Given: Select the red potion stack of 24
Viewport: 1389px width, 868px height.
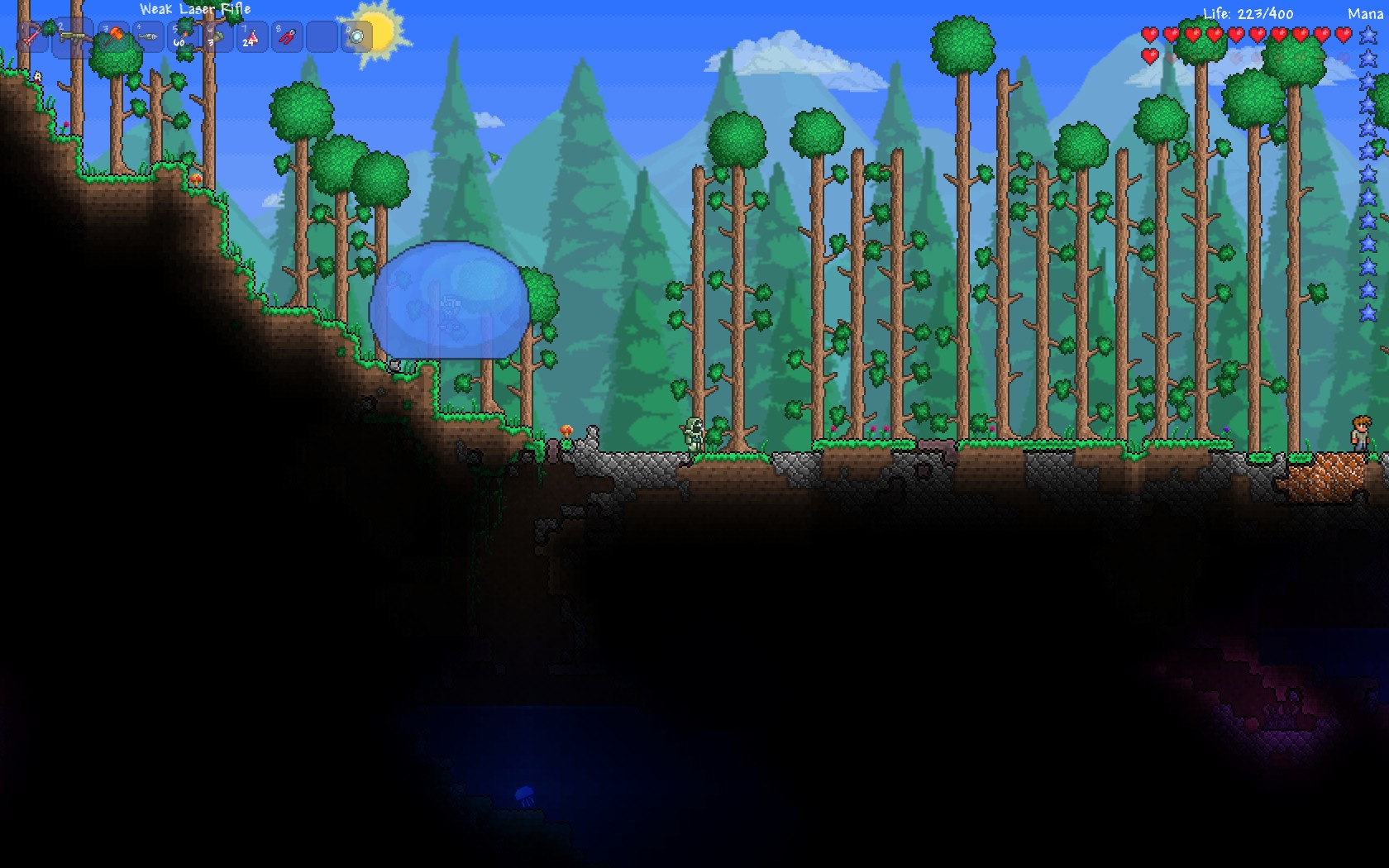Looking at the screenshot, I should [251, 36].
